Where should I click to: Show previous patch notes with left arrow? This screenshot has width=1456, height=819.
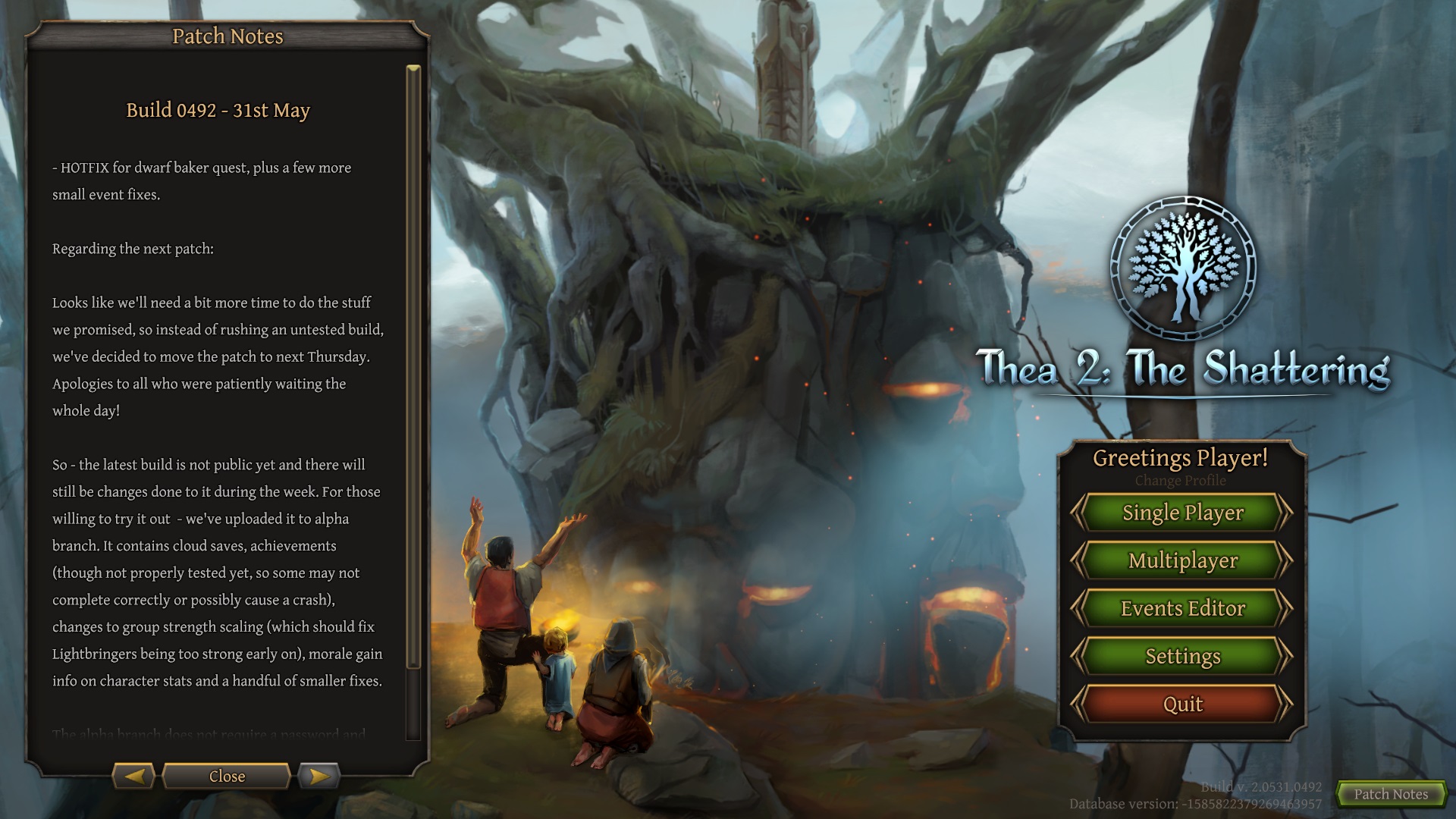(x=134, y=776)
